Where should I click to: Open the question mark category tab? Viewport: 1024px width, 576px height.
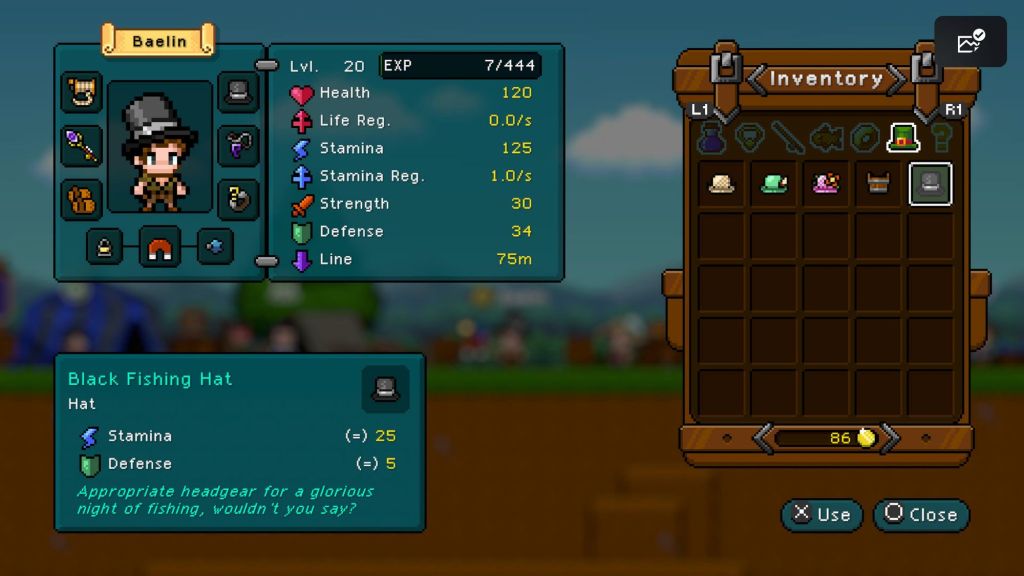pyautogui.click(x=941, y=137)
